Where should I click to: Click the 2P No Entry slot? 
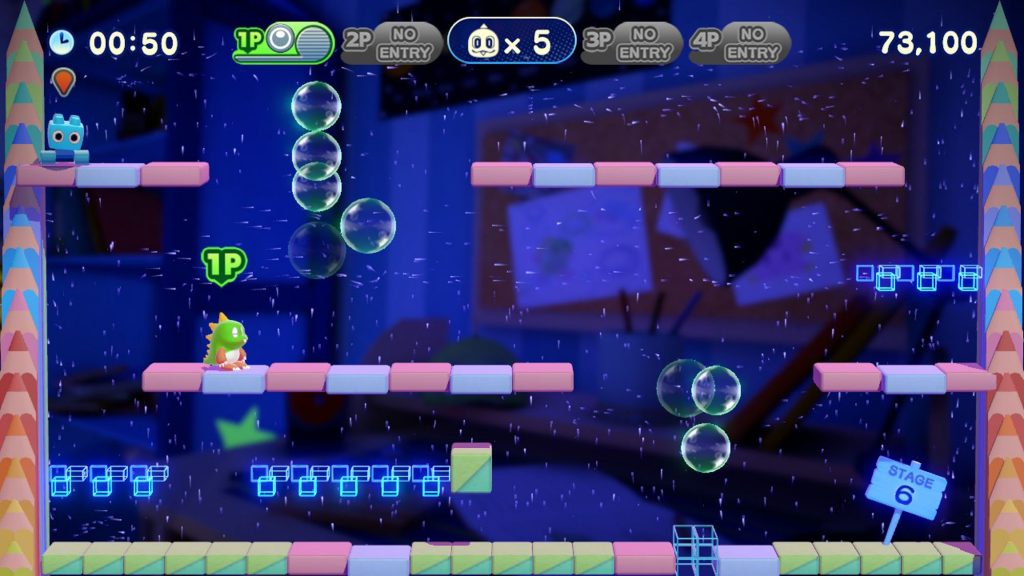(391, 43)
